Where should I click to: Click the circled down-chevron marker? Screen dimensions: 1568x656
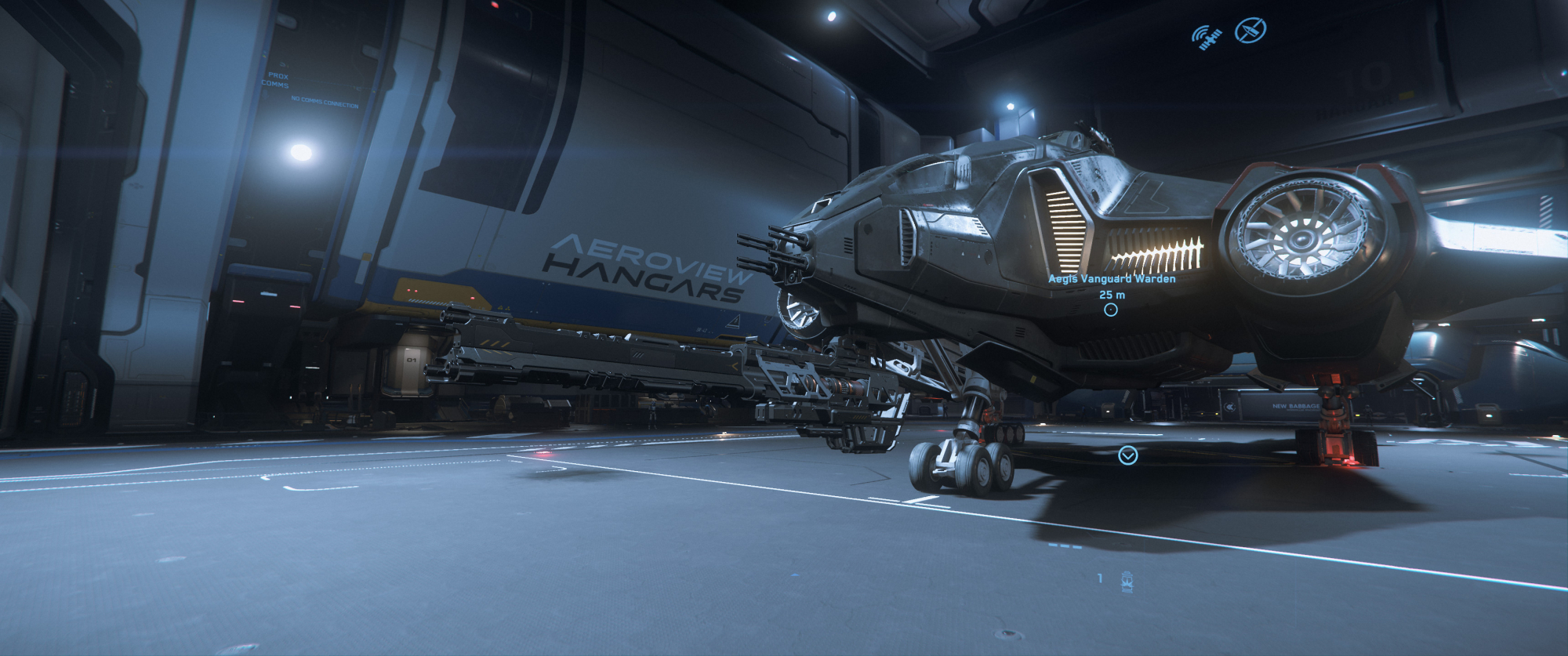tap(1127, 455)
